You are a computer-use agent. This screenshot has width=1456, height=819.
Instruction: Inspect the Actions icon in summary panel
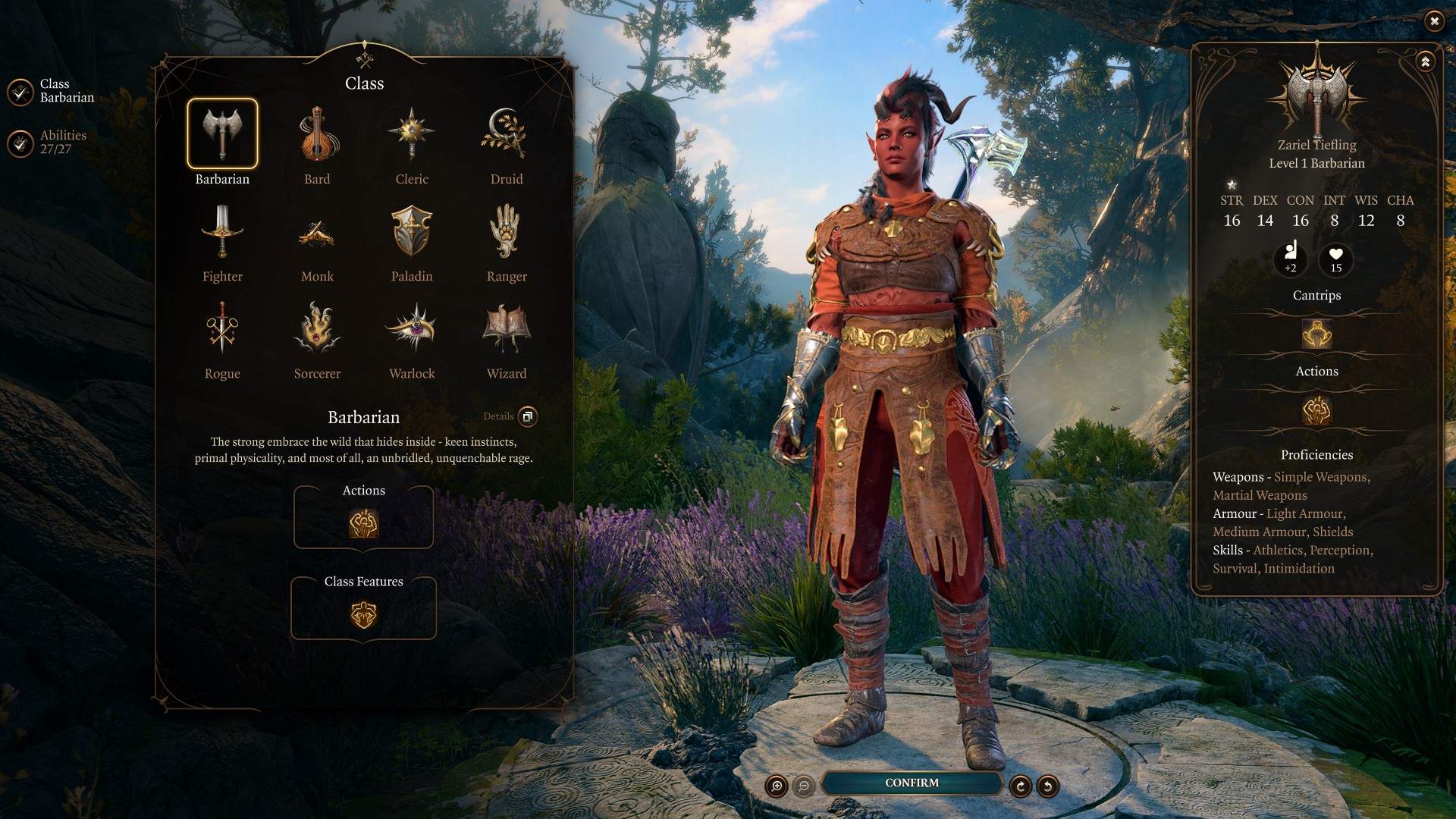click(x=1316, y=410)
